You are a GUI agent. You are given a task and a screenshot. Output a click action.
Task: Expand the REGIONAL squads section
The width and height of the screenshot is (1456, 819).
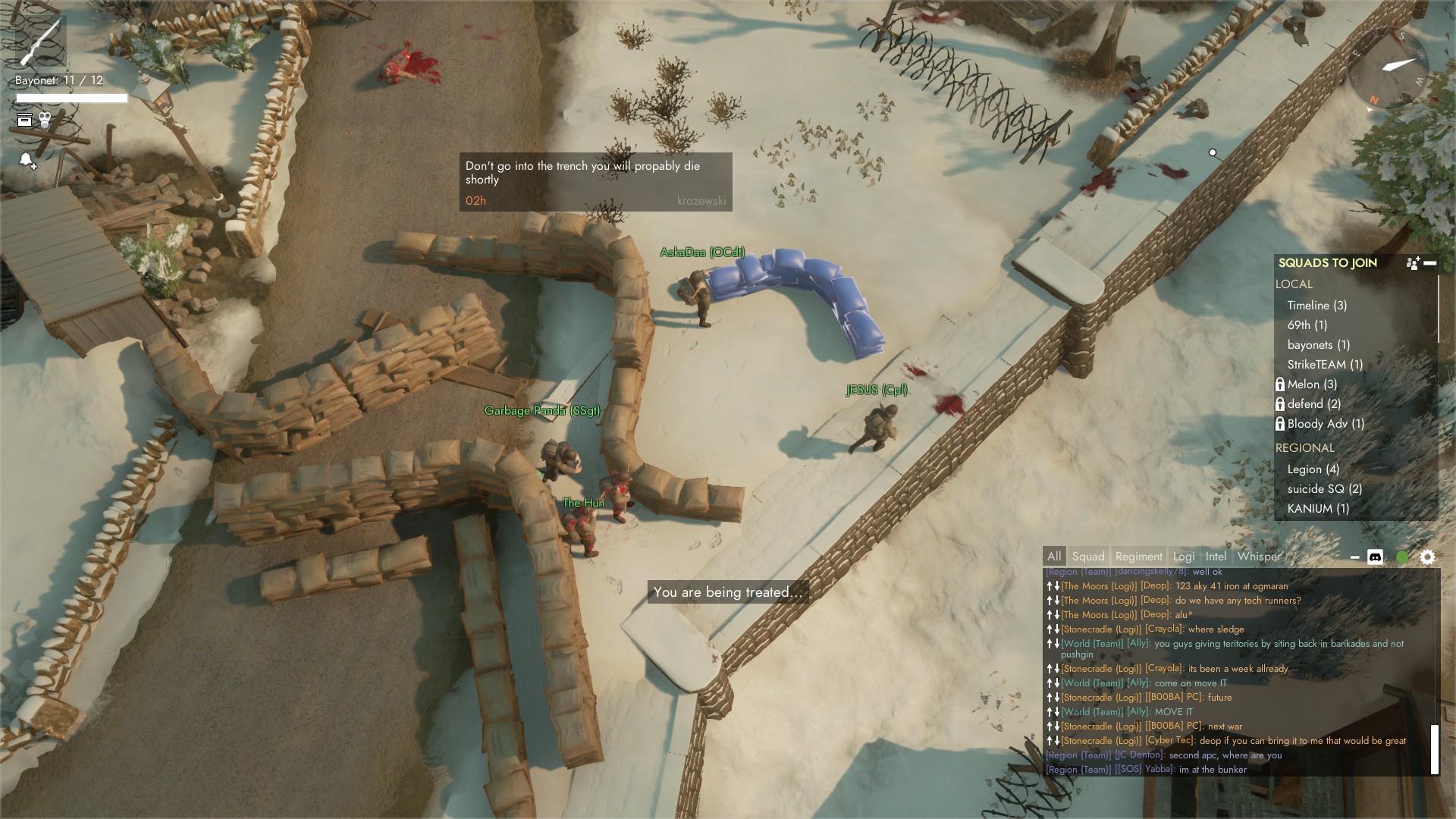coord(1306,448)
